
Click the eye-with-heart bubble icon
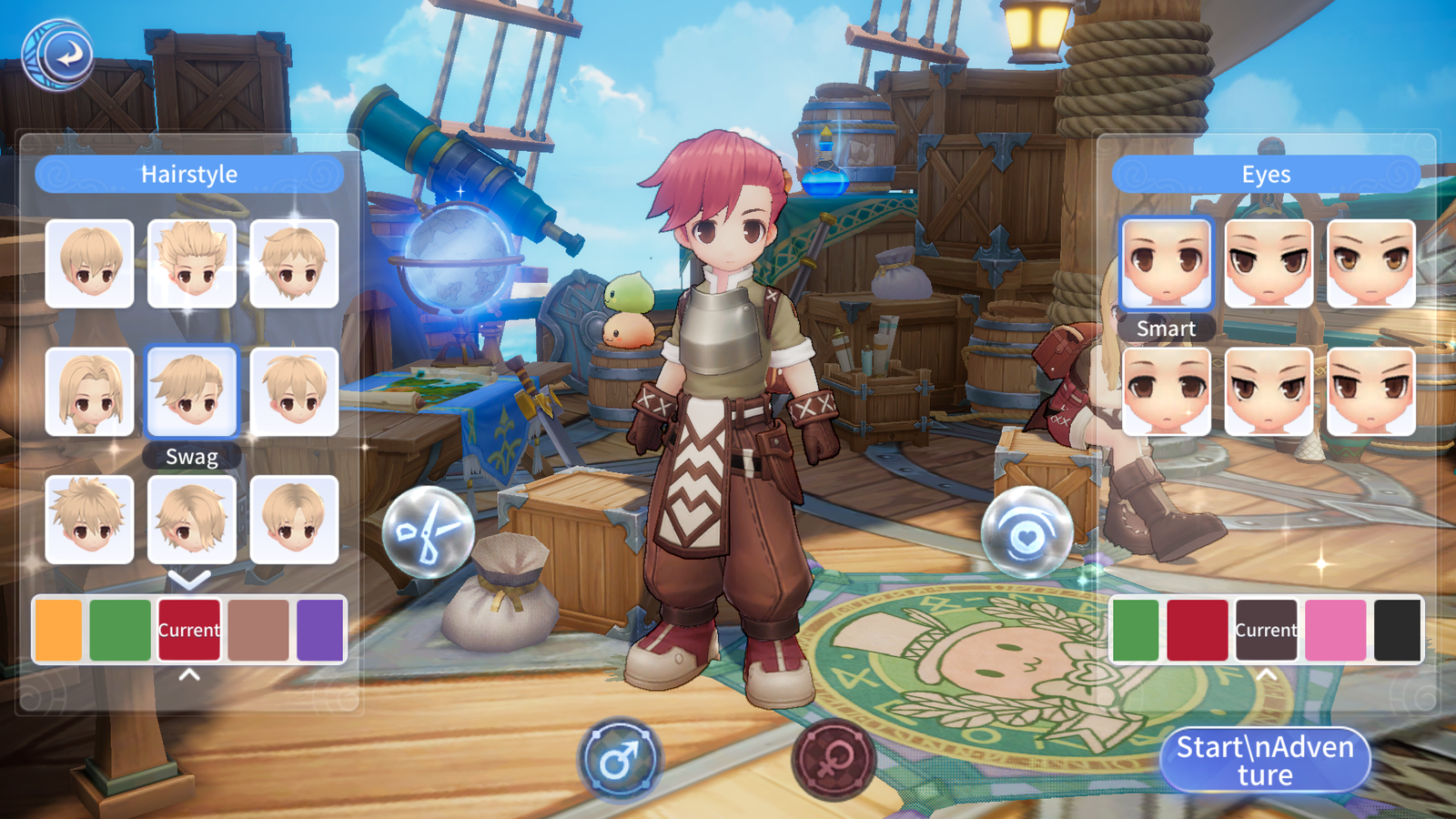(x=1026, y=534)
